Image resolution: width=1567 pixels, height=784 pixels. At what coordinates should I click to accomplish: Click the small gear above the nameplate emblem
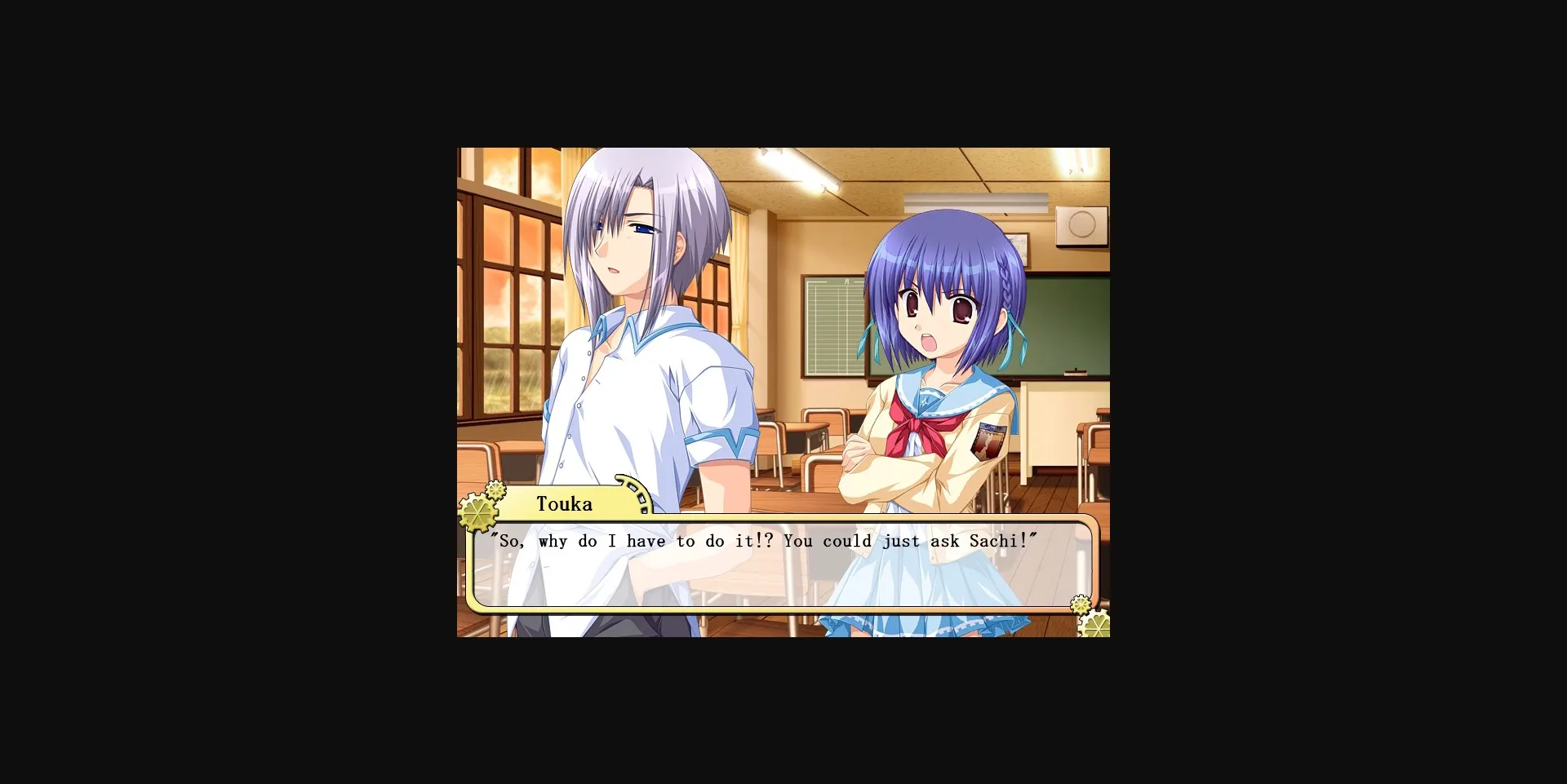click(x=495, y=489)
